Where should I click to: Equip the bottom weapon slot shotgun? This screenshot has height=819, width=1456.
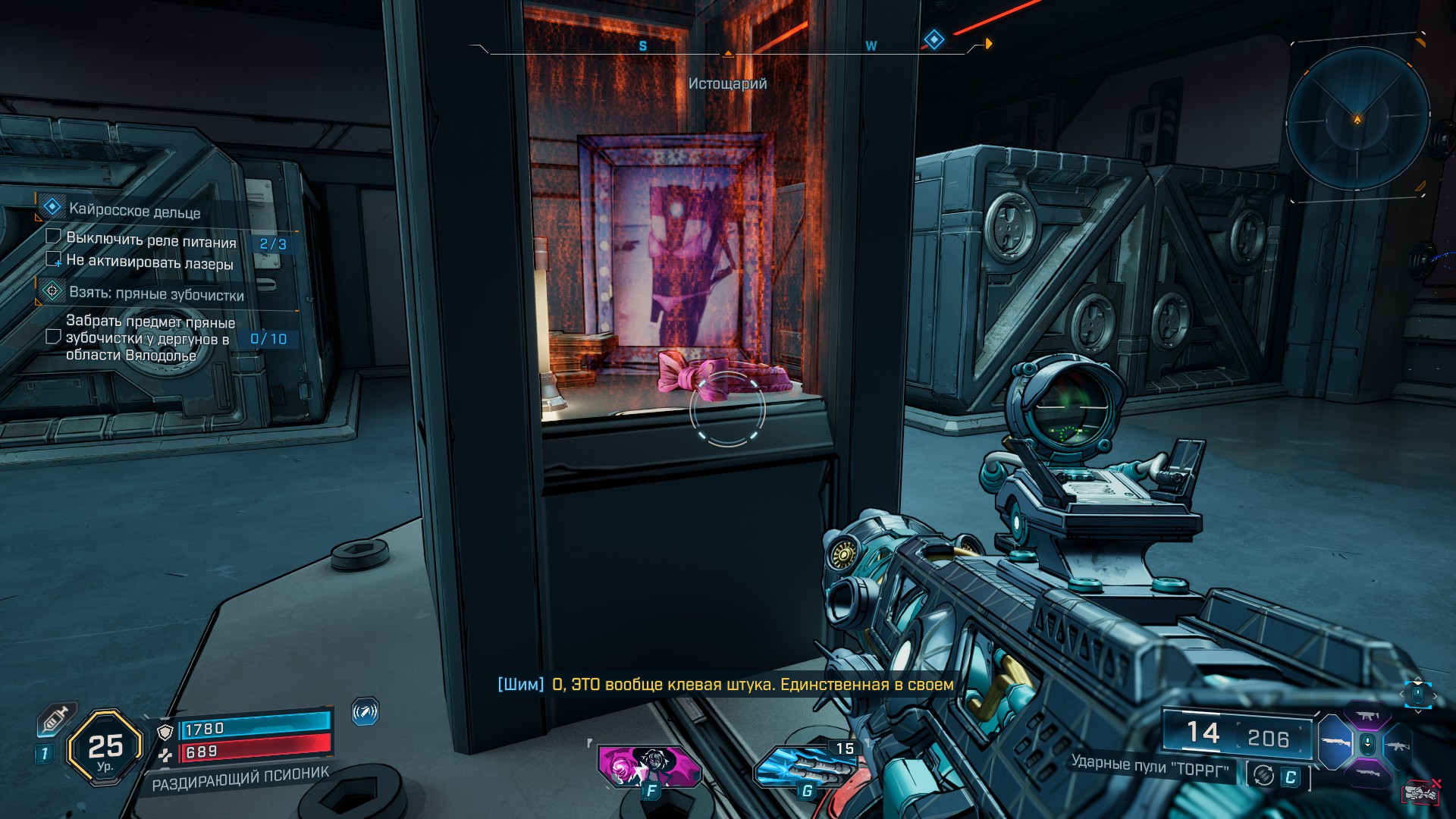tap(1367, 773)
